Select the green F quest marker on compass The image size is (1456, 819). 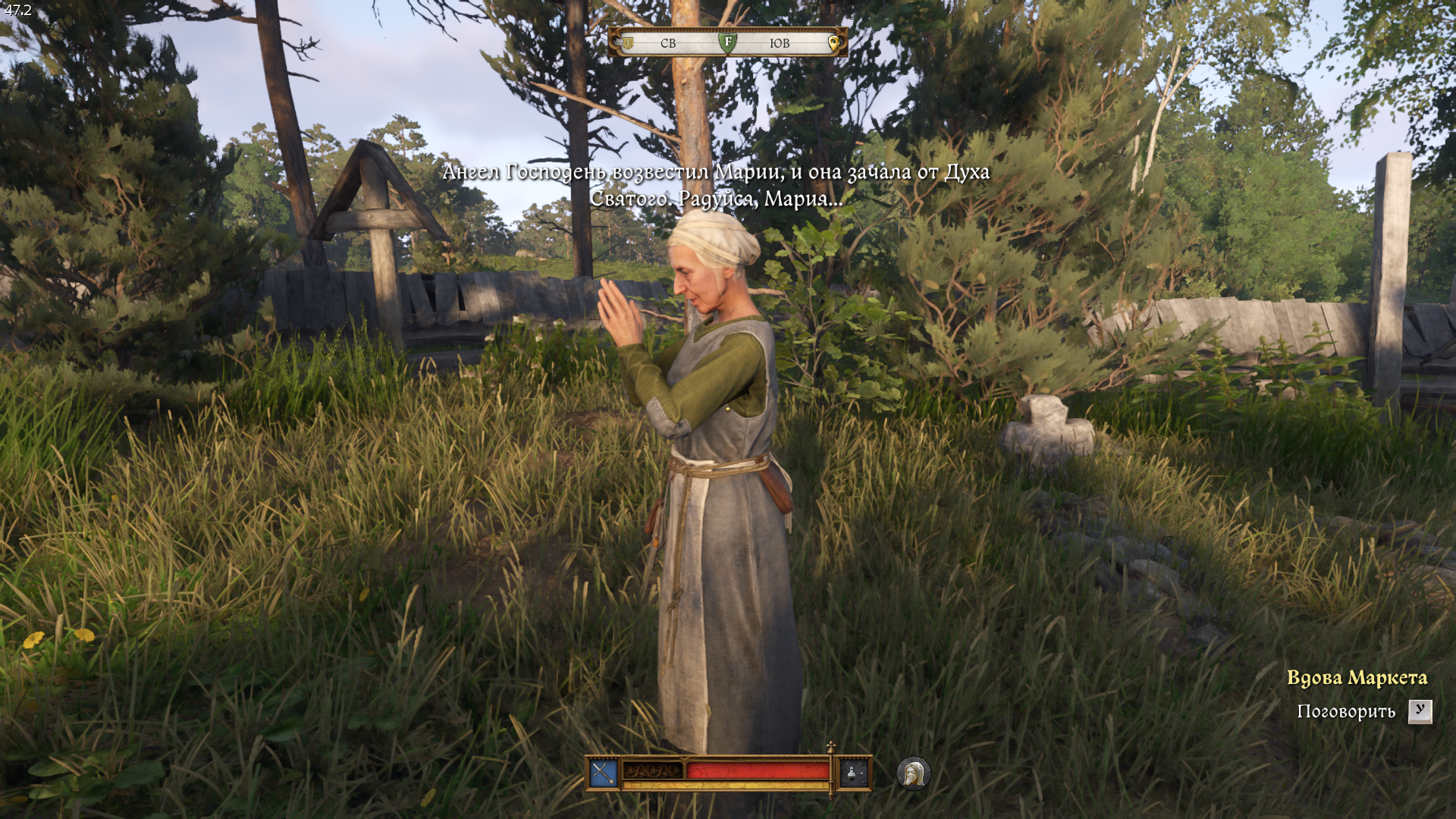coord(727,42)
